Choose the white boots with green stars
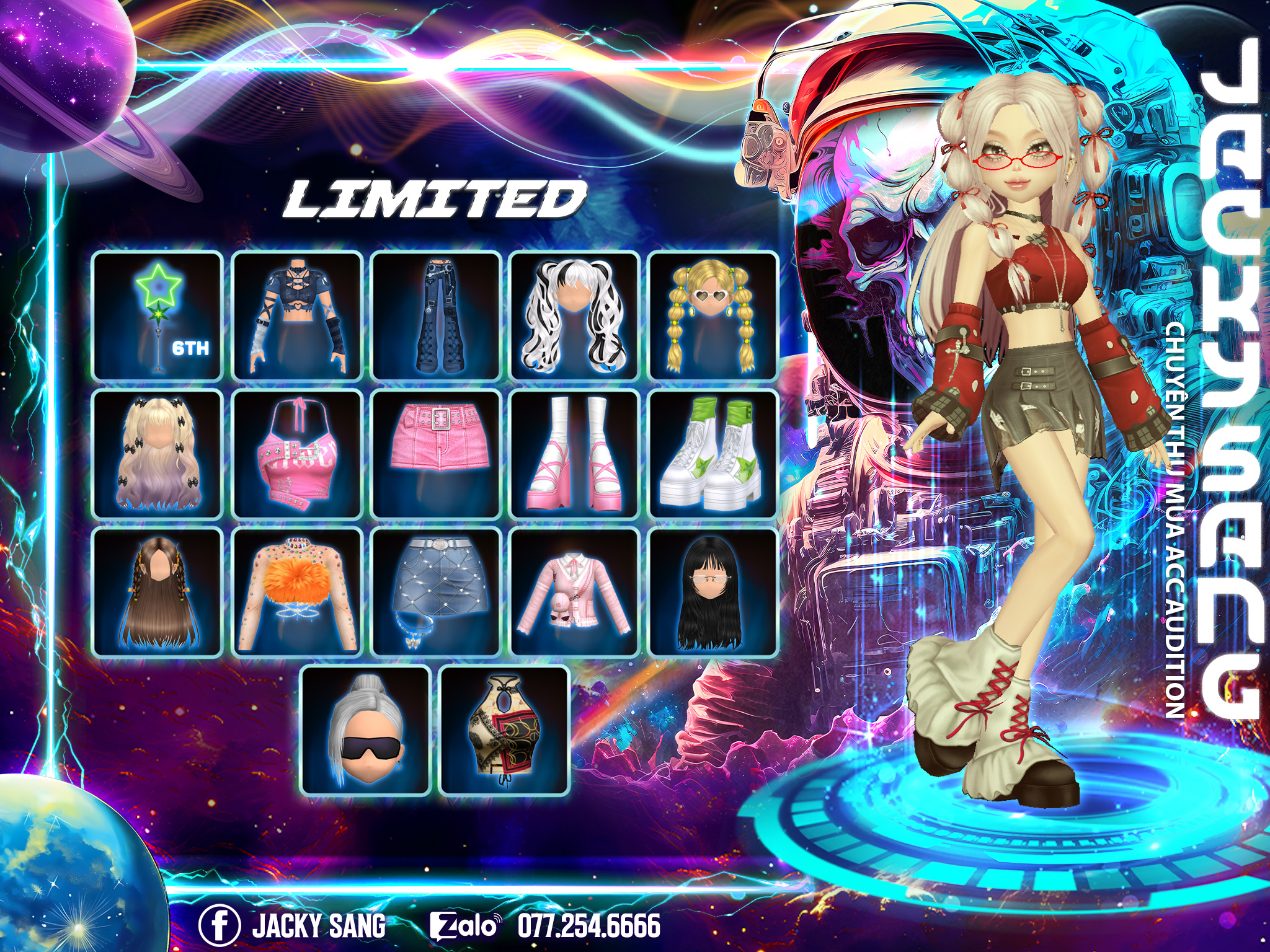The width and height of the screenshot is (1270, 952). (713, 454)
